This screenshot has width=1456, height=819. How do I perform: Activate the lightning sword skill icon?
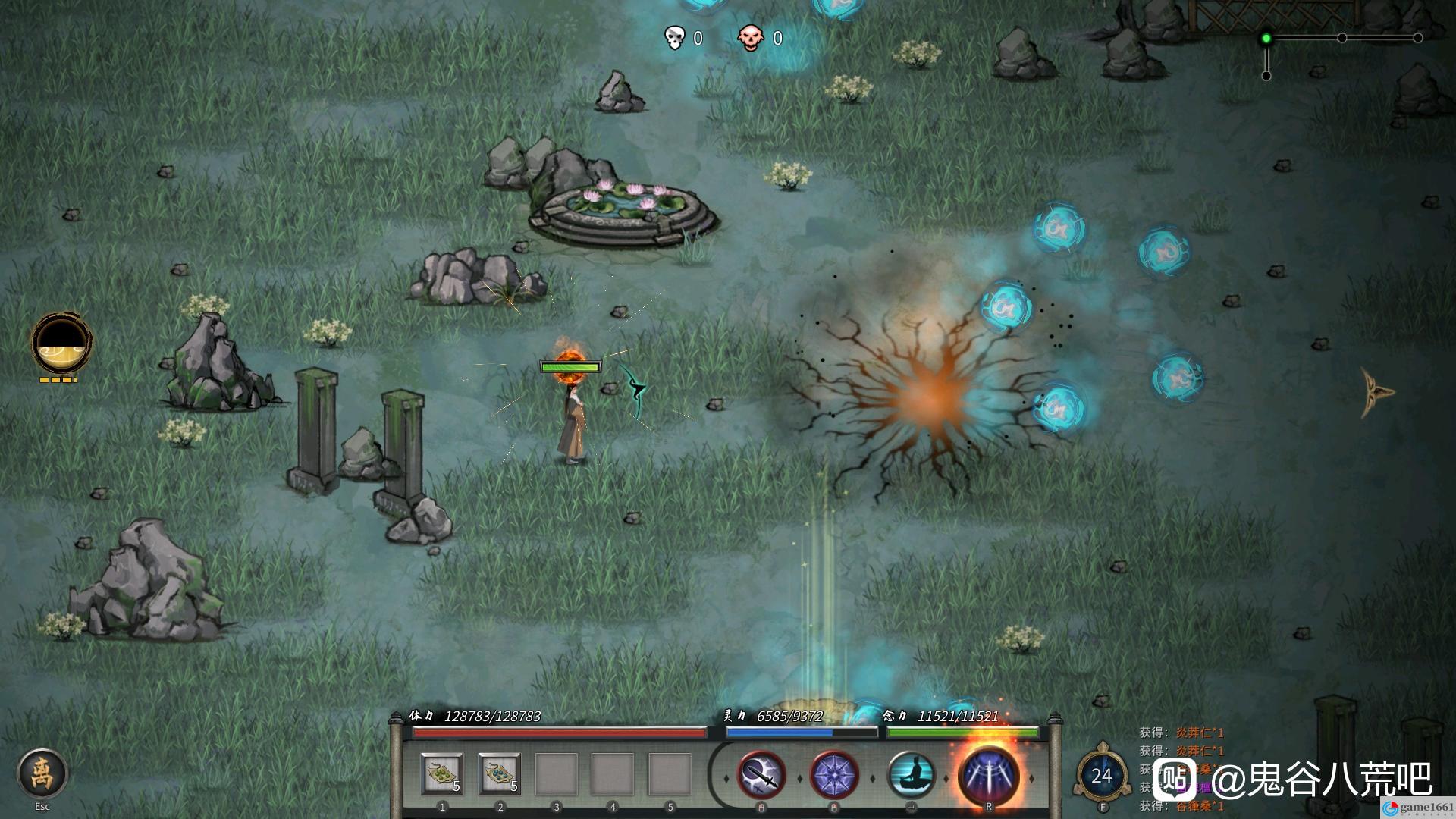(761, 775)
